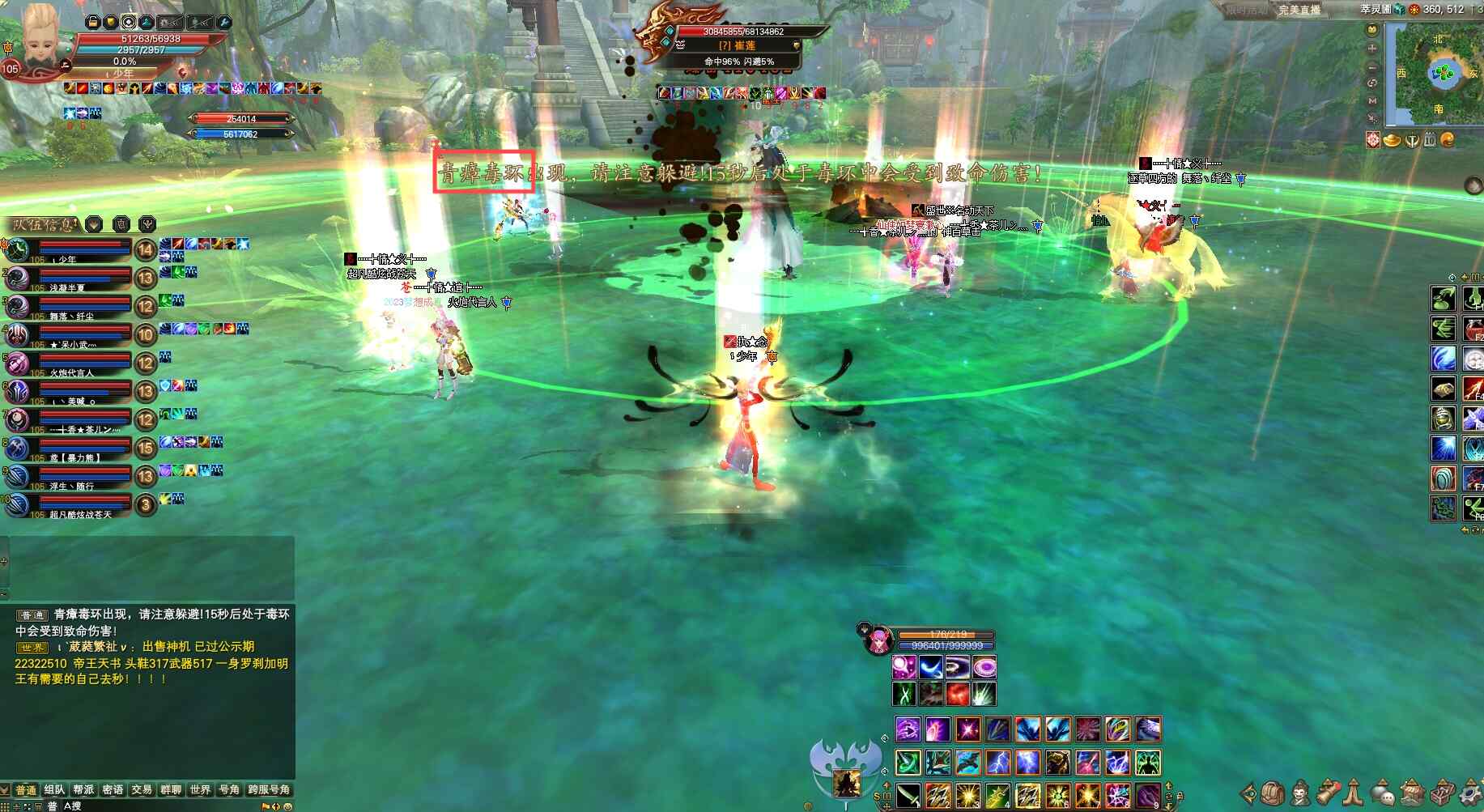Open the 完美直播 live stream button
This screenshot has height=812, width=1484.
1299,11
